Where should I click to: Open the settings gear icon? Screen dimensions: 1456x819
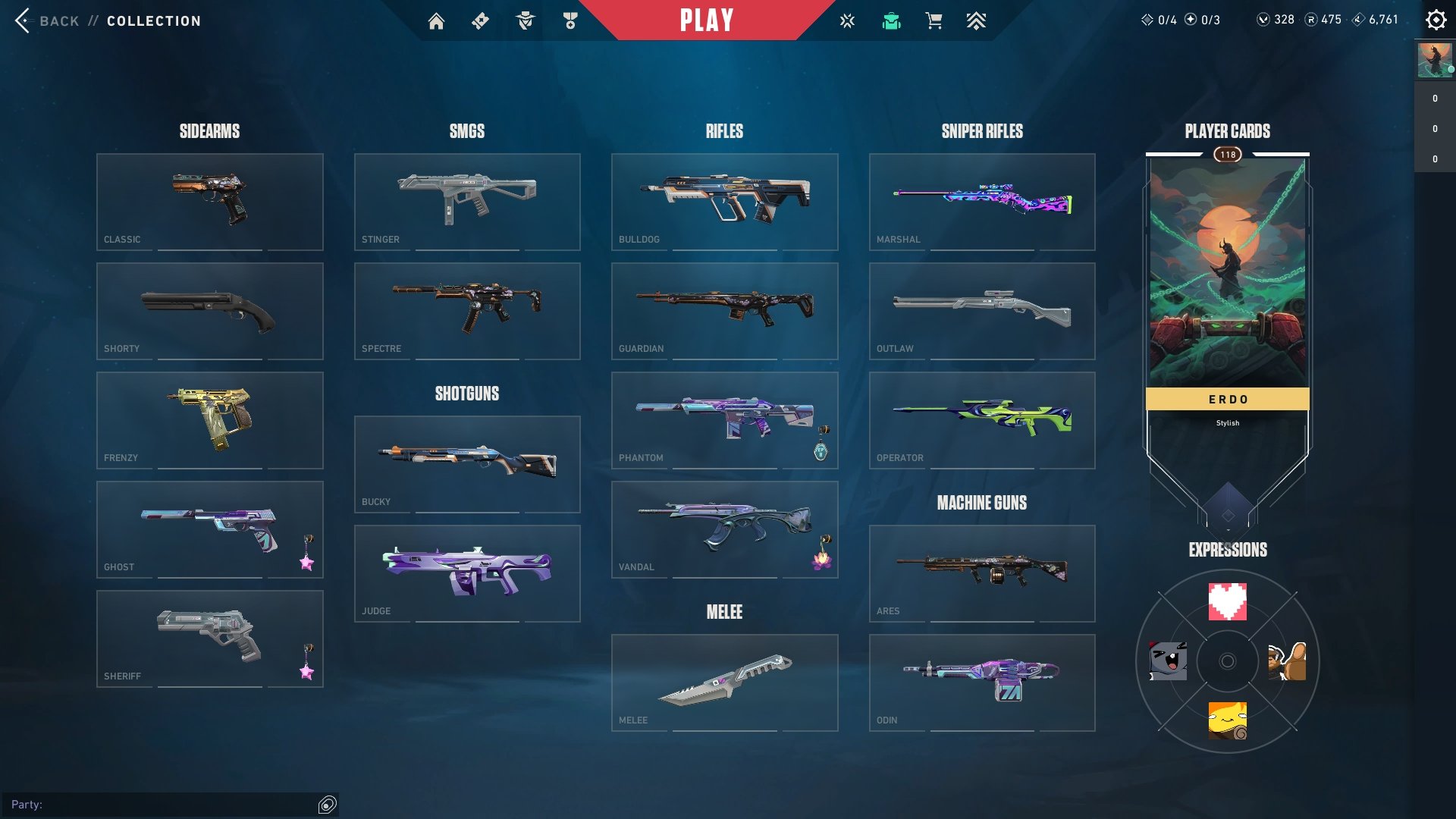[1436, 20]
